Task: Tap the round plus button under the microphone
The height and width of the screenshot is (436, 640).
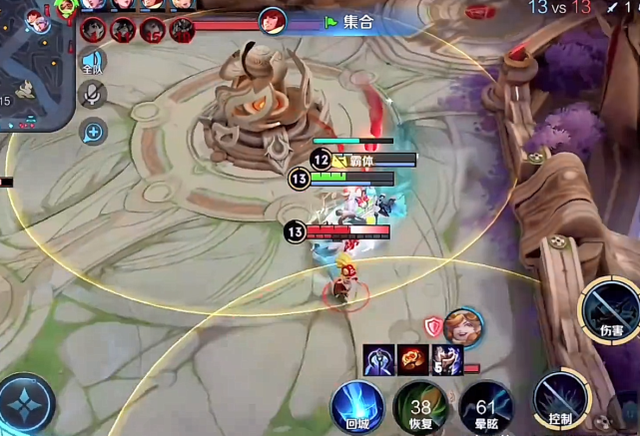Action: pos(93,130)
